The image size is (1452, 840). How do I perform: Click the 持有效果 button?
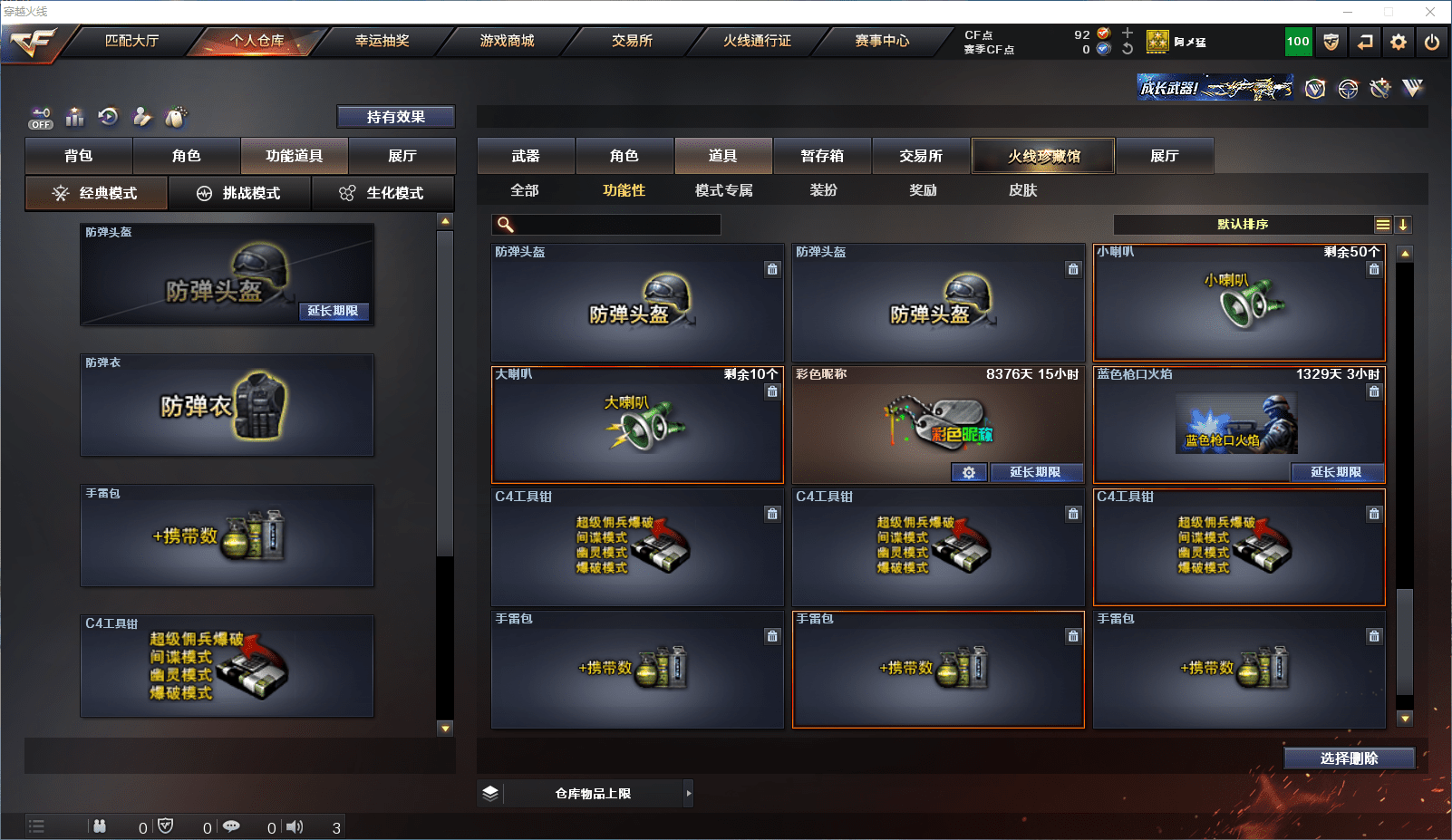[x=395, y=117]
